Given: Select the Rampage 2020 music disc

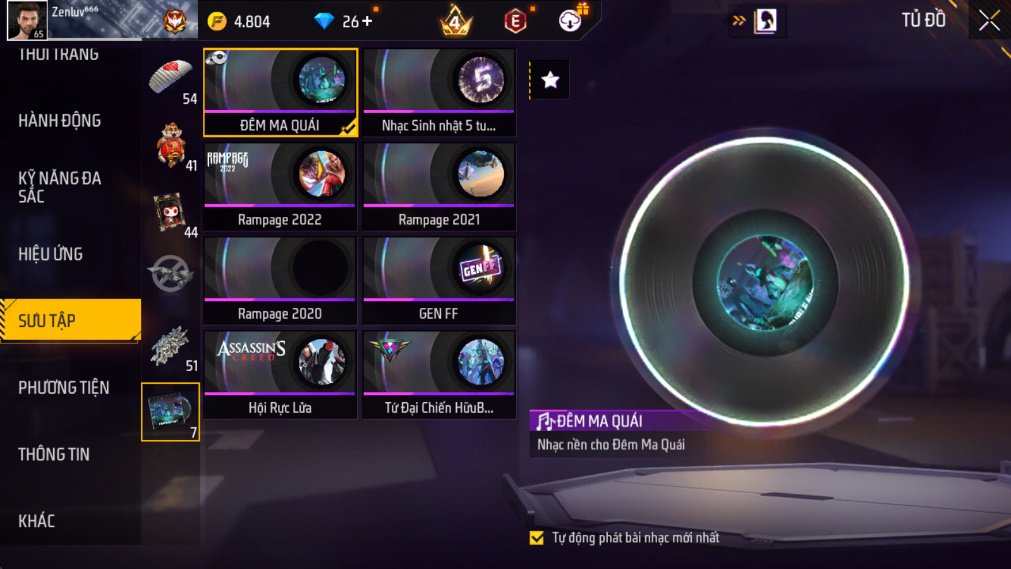Looking at the screenshot, I should [280, 280].
